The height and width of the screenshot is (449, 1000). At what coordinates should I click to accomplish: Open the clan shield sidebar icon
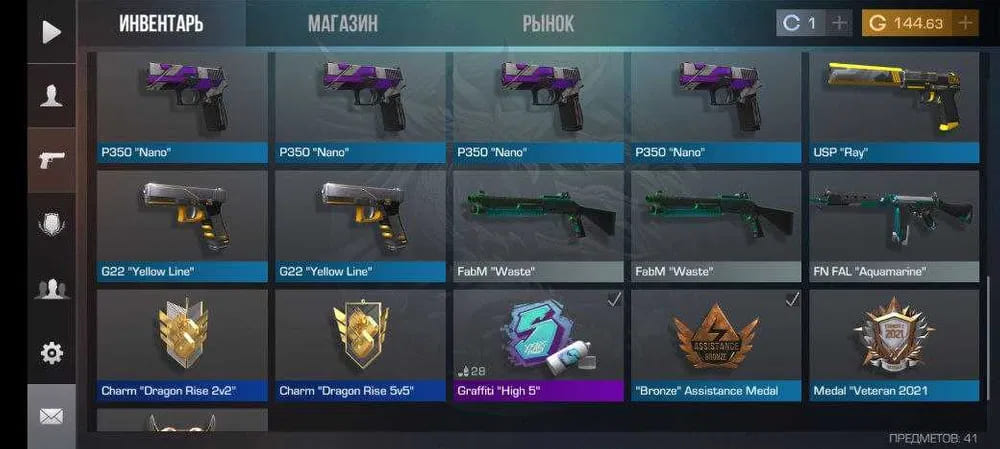pos(51,225)
